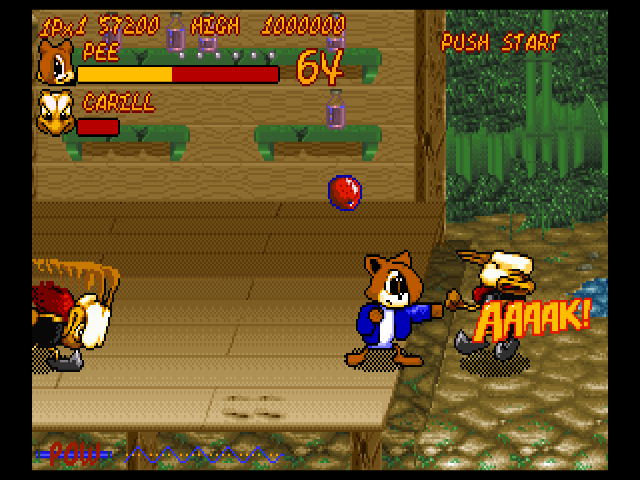This screenshot has width=640, height=480.
Task: Click Pee's raccoon player portrait
Action: click(54, 63)
